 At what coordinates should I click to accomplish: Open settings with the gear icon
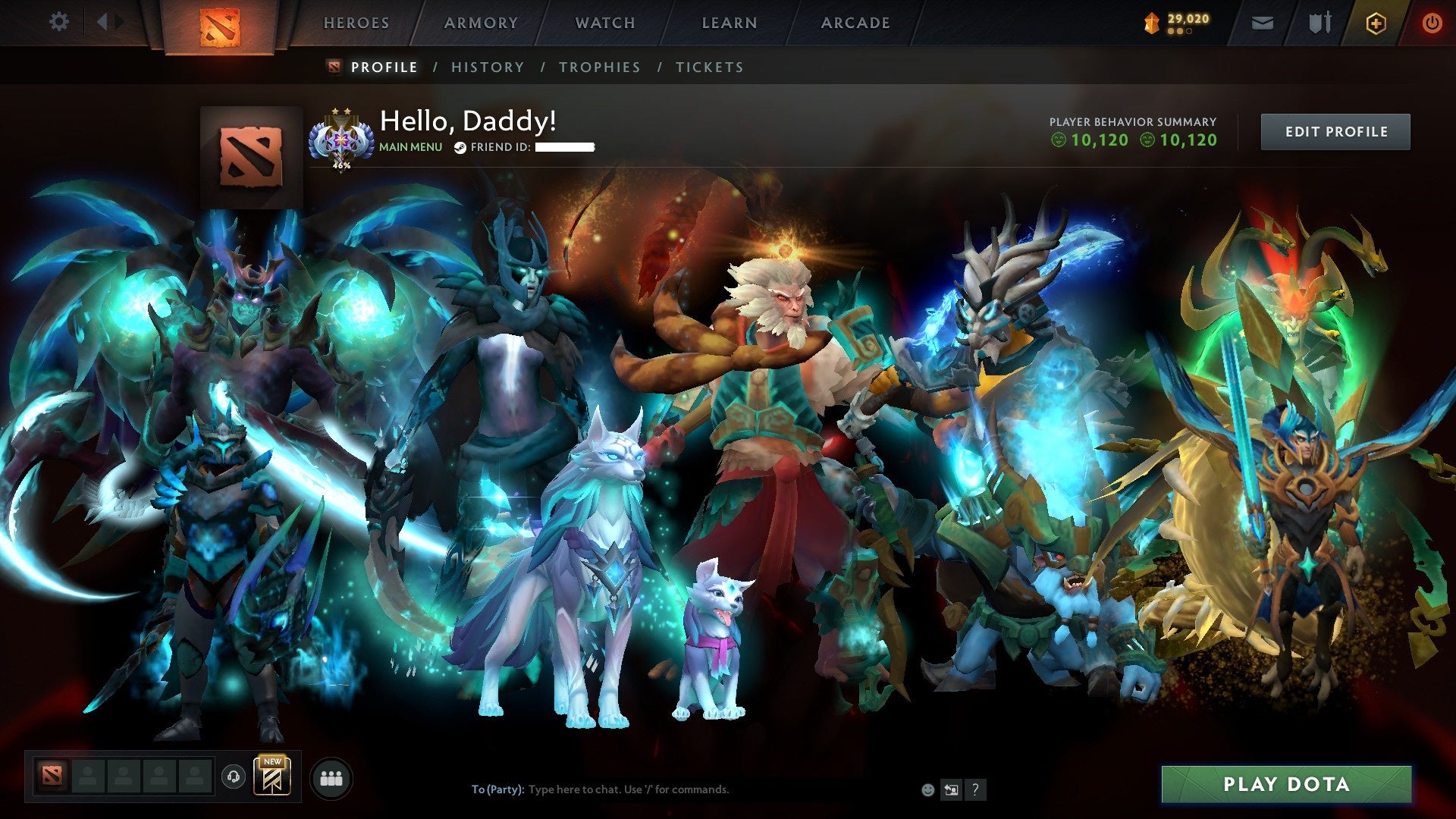pos(58,22)
